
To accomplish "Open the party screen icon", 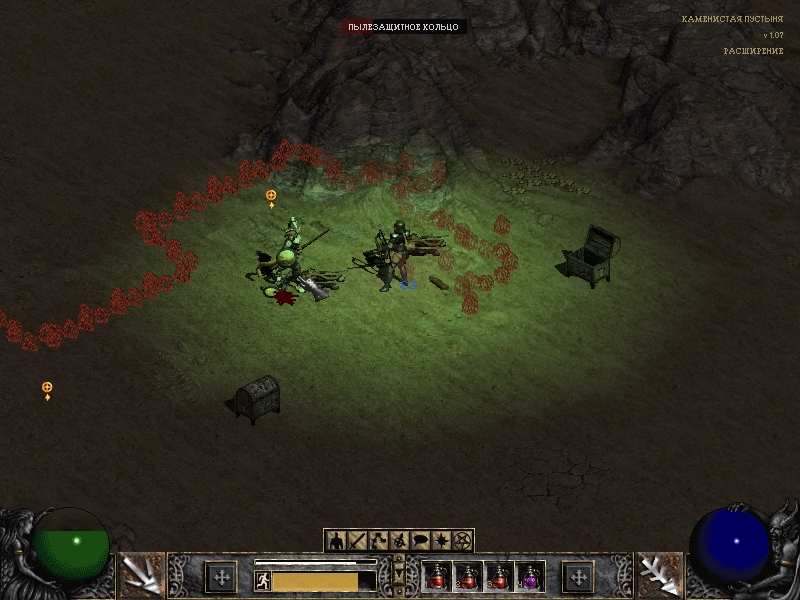I will click(x=399, y=541).
